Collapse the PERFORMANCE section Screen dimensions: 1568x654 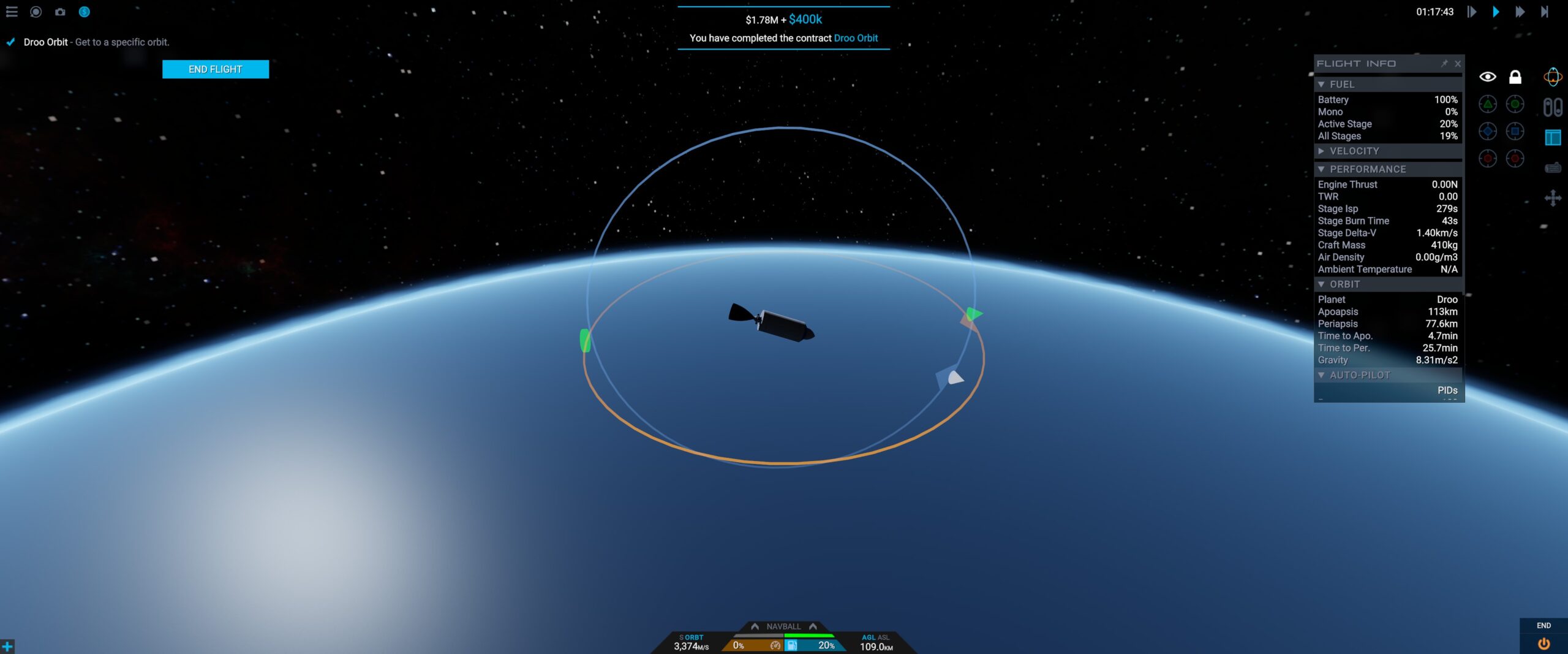tap(1321, 169)
